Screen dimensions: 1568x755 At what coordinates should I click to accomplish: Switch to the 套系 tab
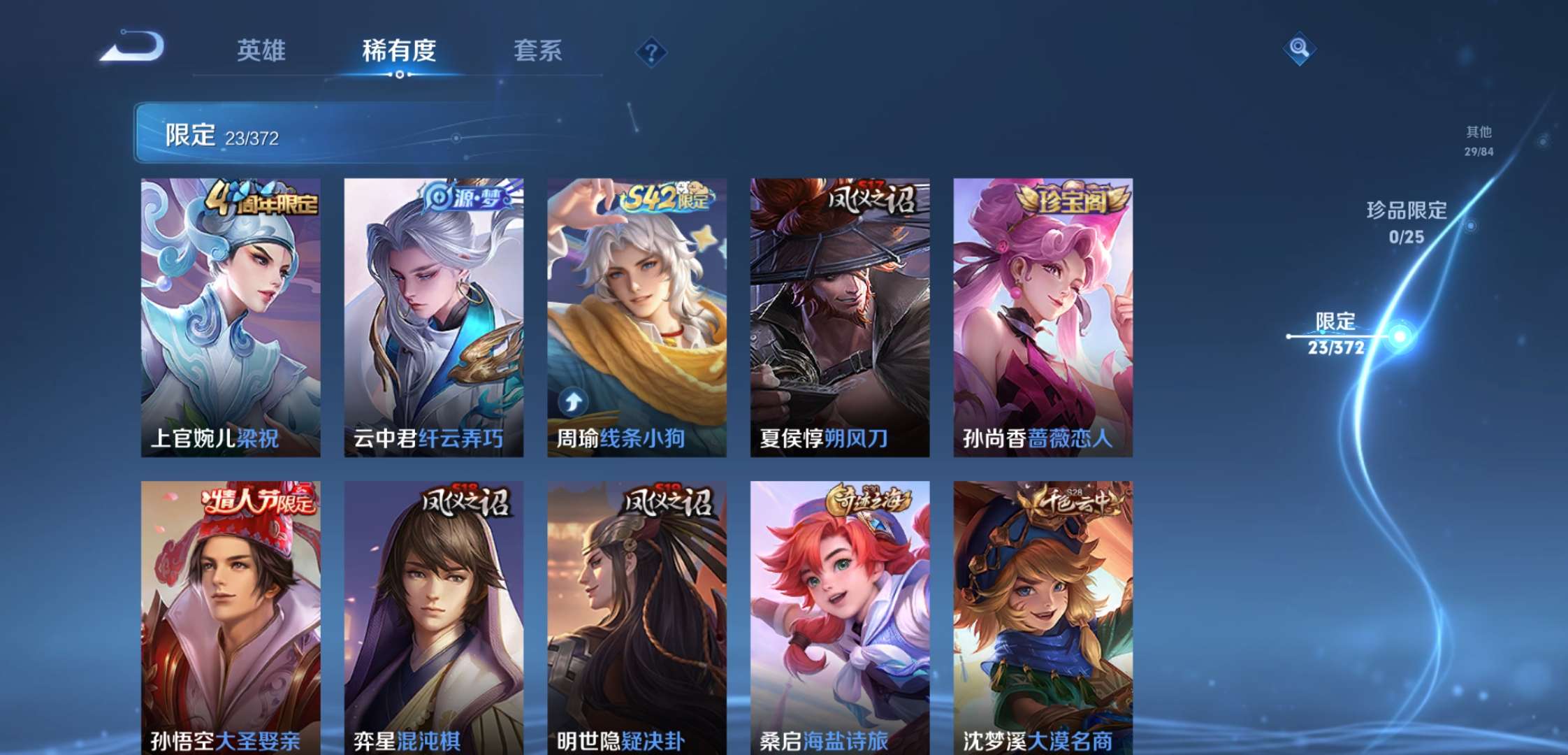pos(539,50)
